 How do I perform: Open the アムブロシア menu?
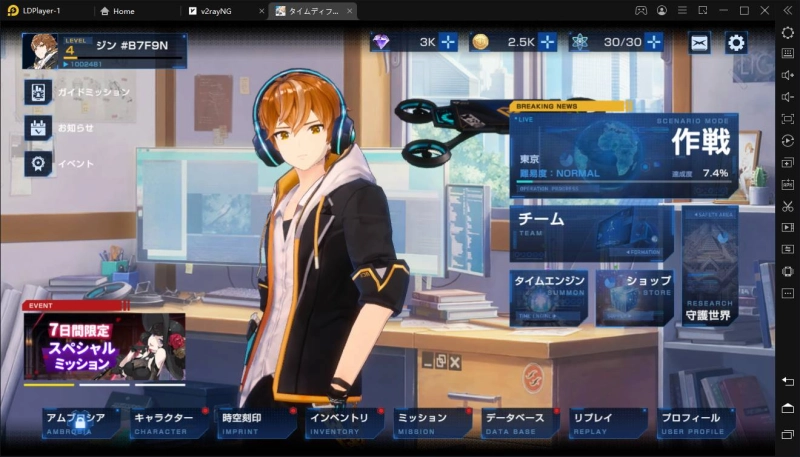point(80,422)
